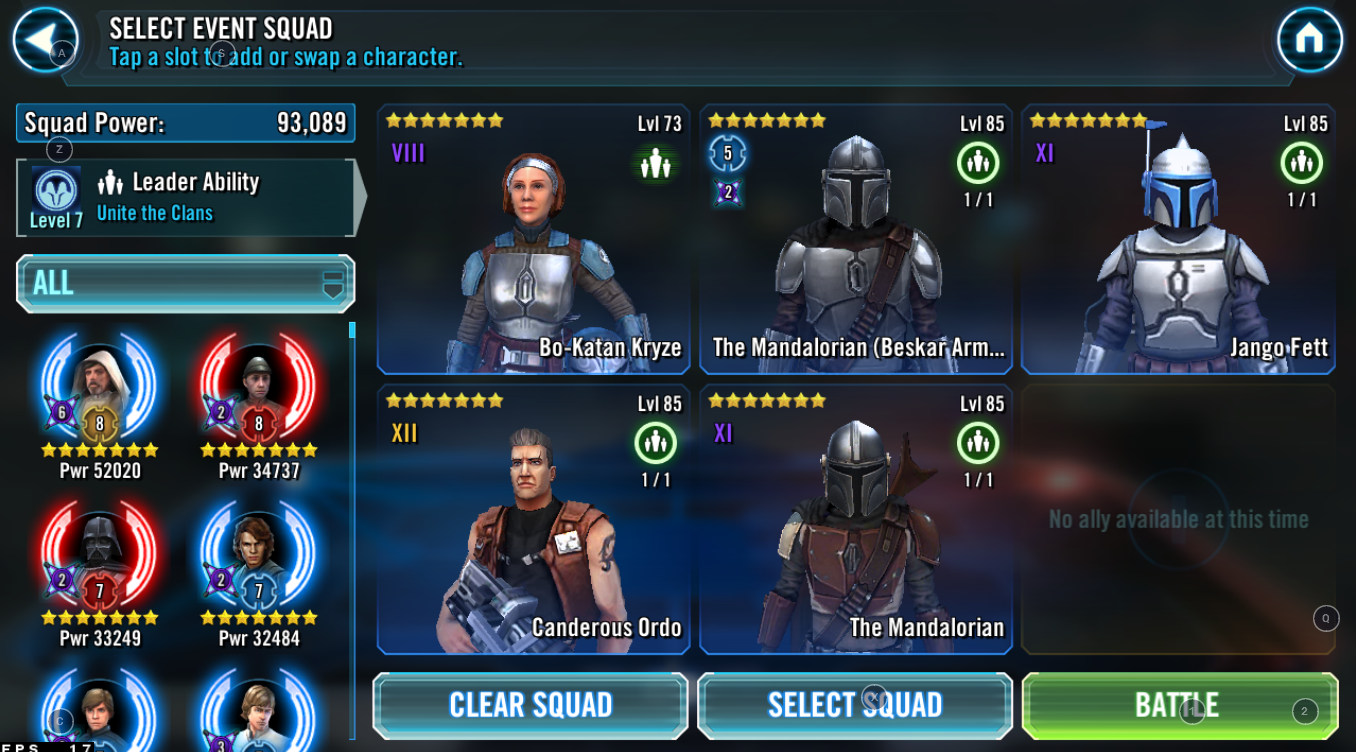Click the scrollbar beside the character list
The image size is (1356, 752).
coord(352,330)
